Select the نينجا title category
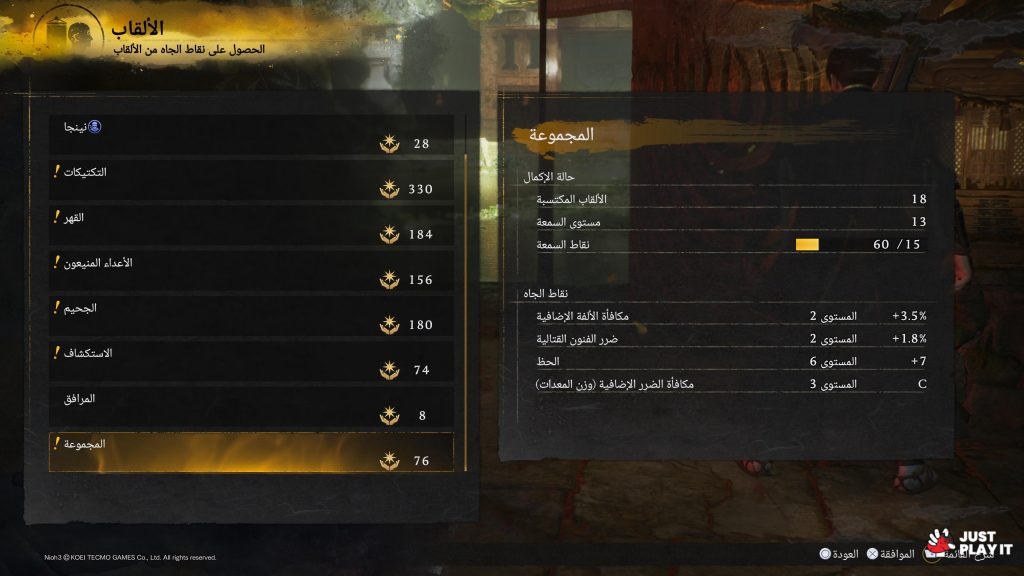 tap(251, 135)
